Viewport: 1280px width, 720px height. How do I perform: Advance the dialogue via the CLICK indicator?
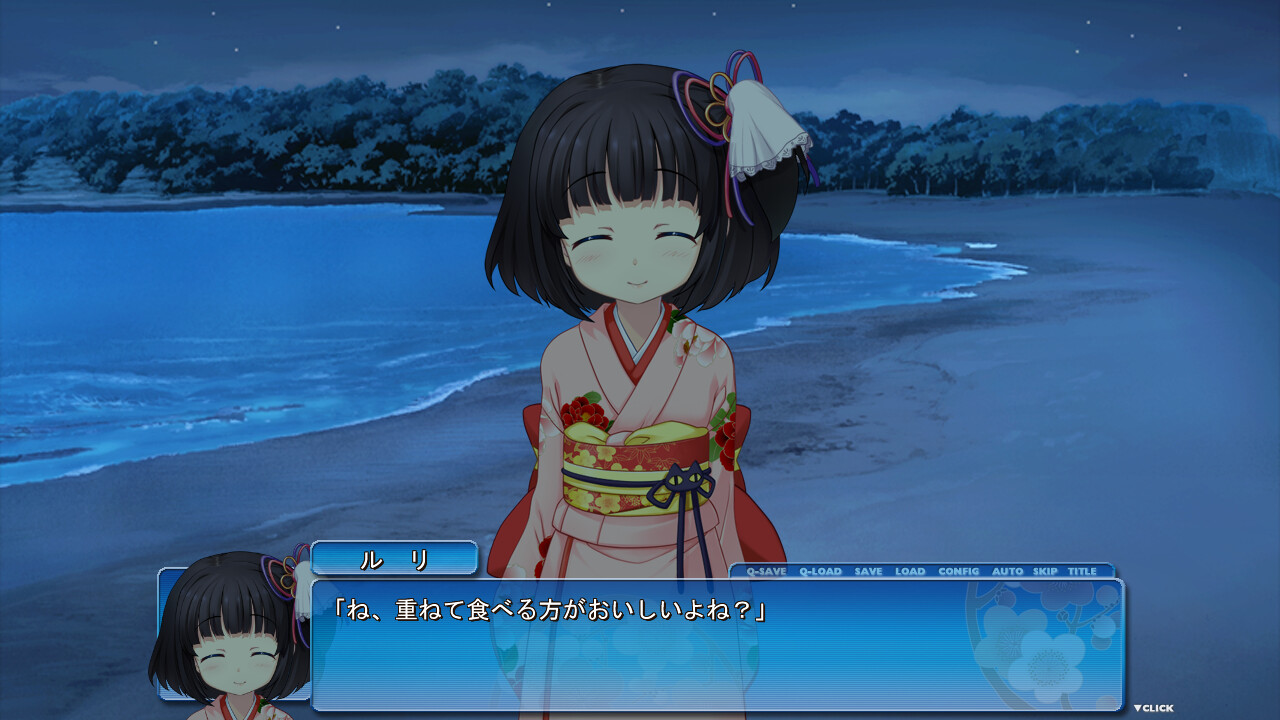[x=1153, y=708]
